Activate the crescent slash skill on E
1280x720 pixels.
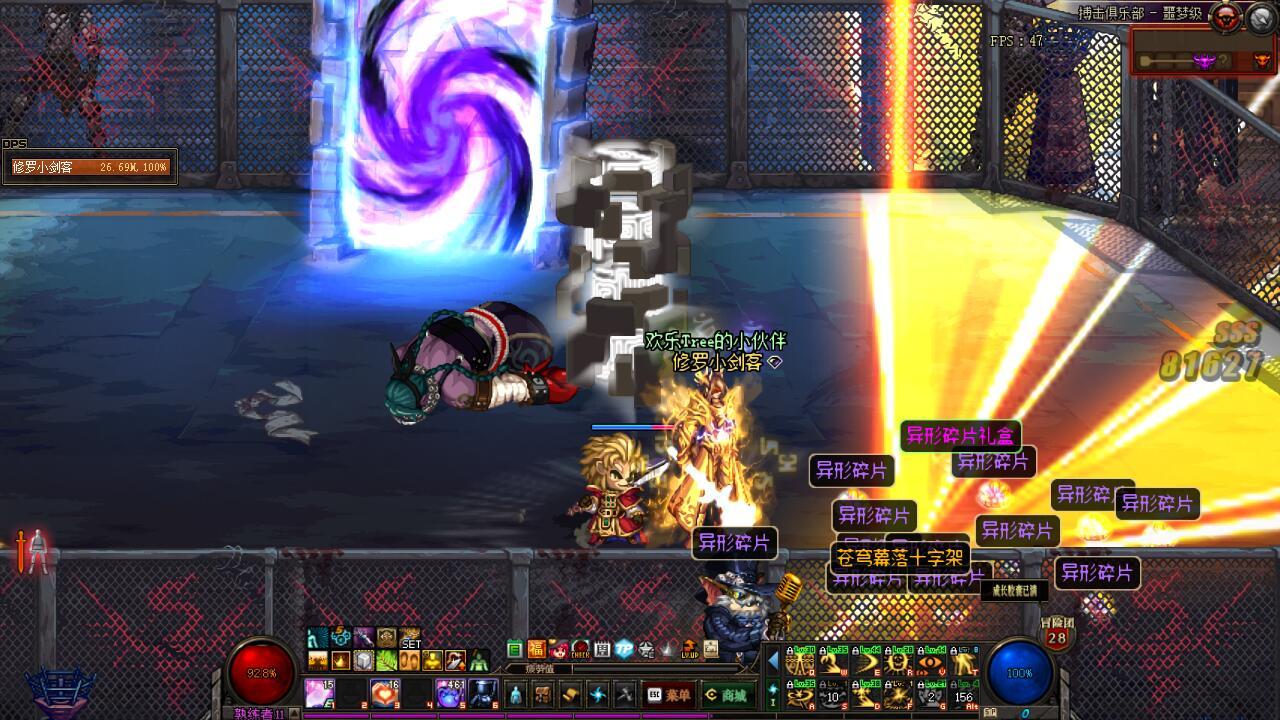coord(865,662)
